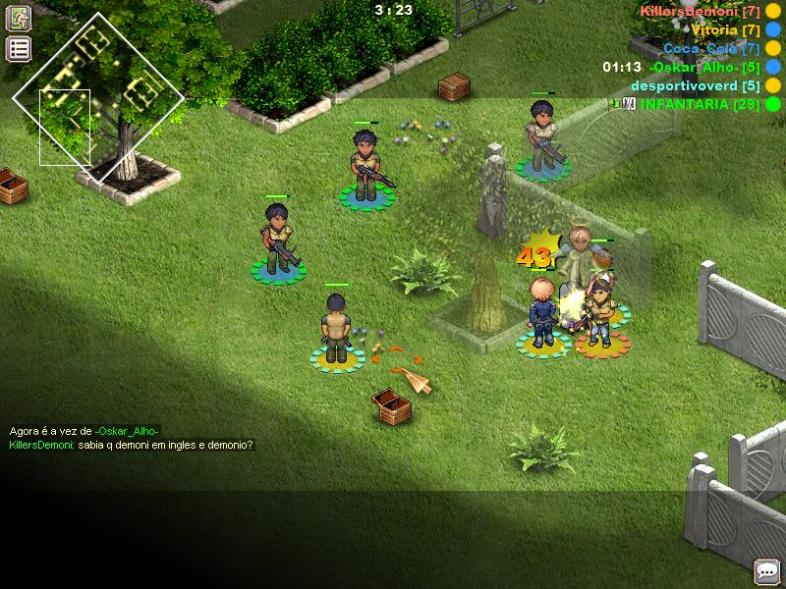
Task: Select KillersDemoni in the player list
Action: [700, 11]
